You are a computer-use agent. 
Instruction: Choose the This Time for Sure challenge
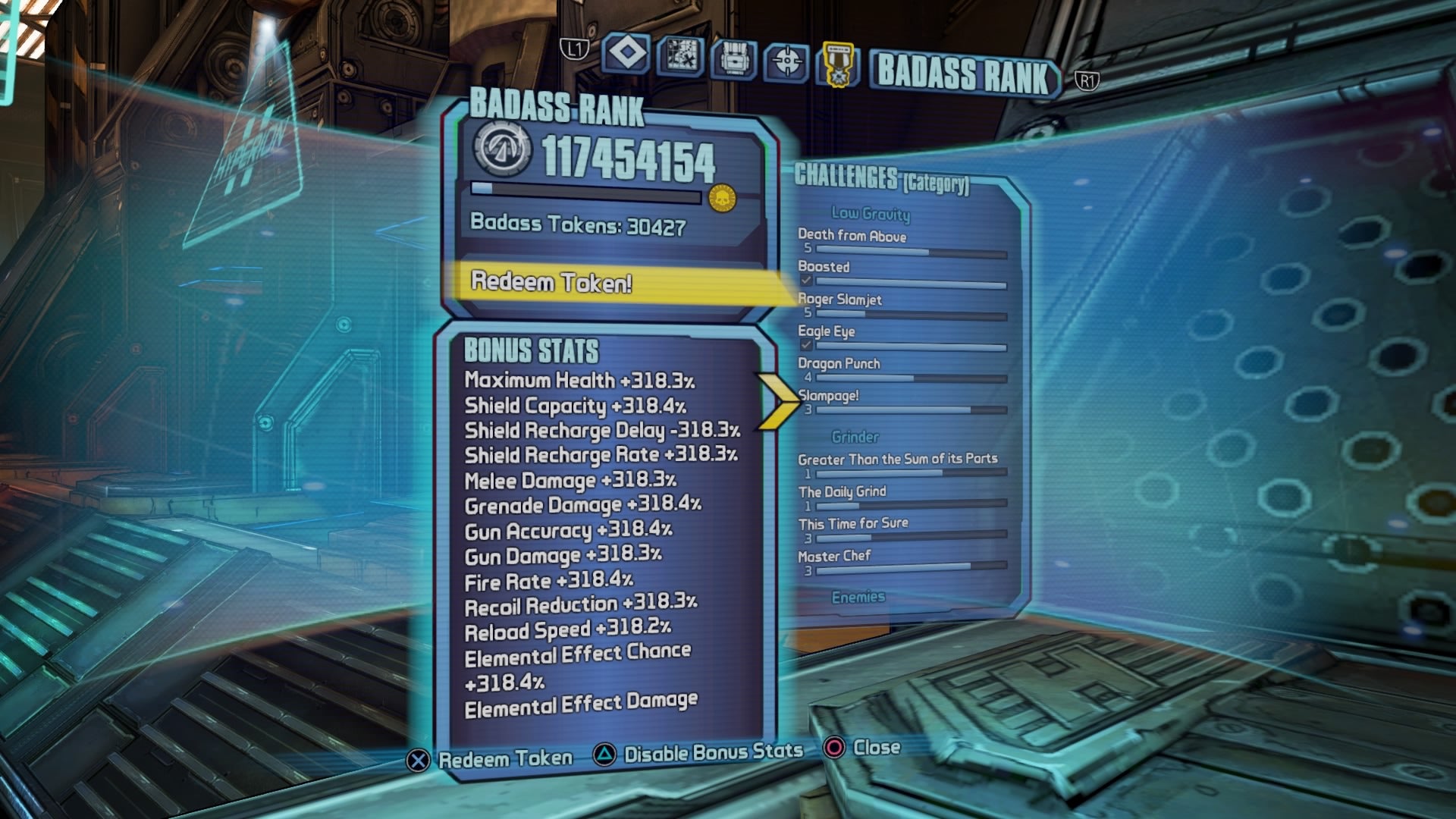click(x=852, y=523)
